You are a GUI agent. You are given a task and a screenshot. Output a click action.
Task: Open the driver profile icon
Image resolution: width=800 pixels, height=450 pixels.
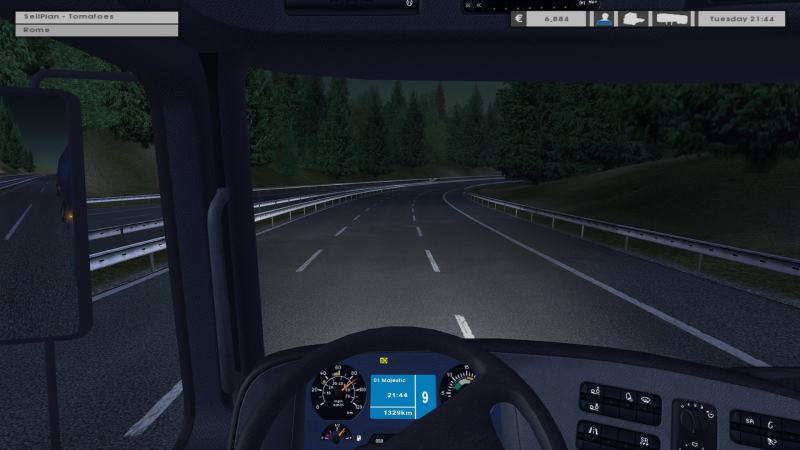click(x=603, y=19)
